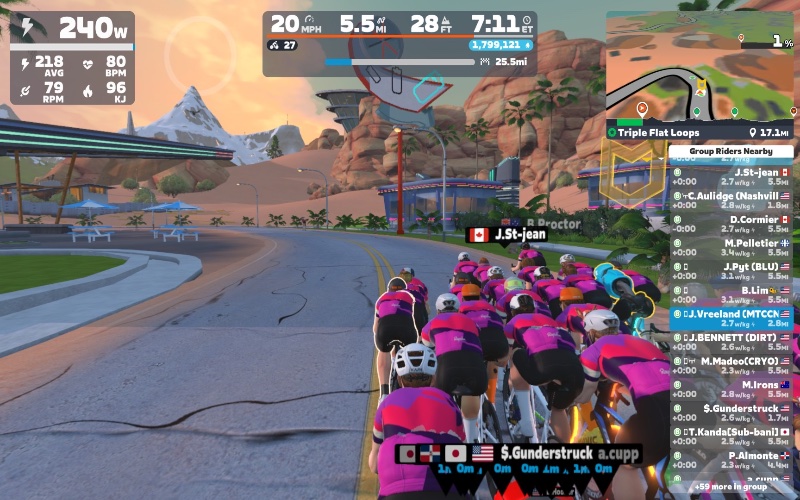Expand the +59 more in group entry
The width and height of the screenshot is (800, 500).
(x=732, y=488)
